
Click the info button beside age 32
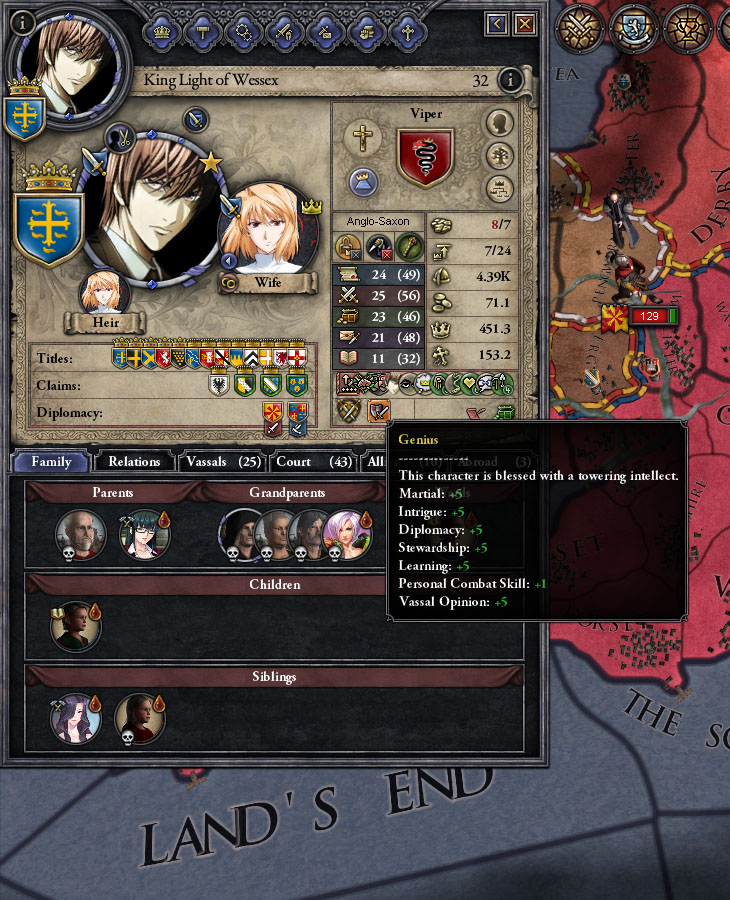511,80
